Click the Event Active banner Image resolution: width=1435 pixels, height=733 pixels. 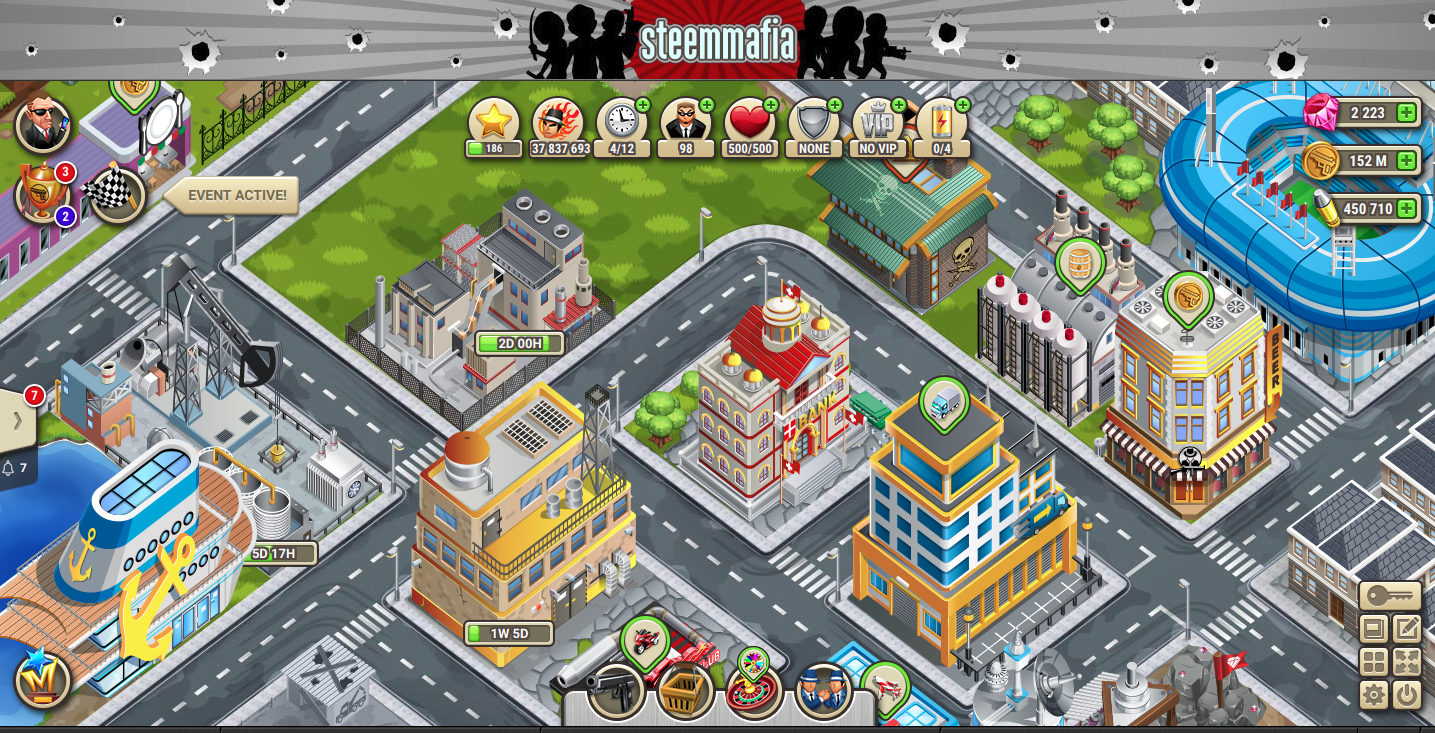(236, 196)
